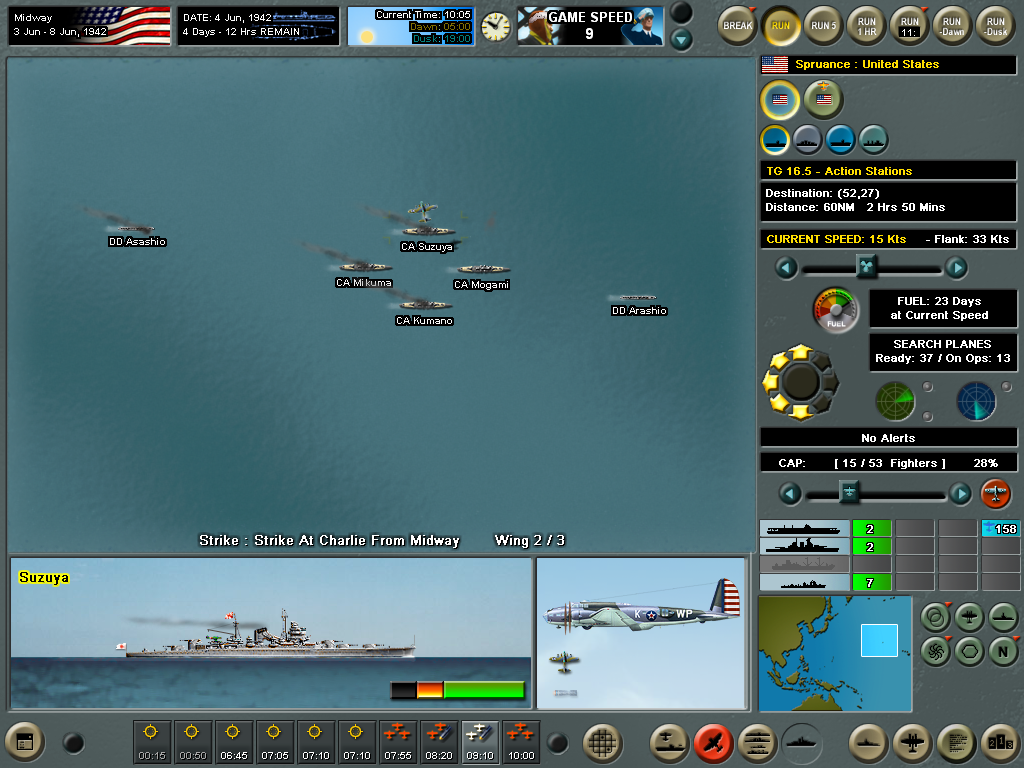Select the air units flag button
The width and height of the screenshot is (1024, 768).
pyautogui.click(x=823, y=99)
